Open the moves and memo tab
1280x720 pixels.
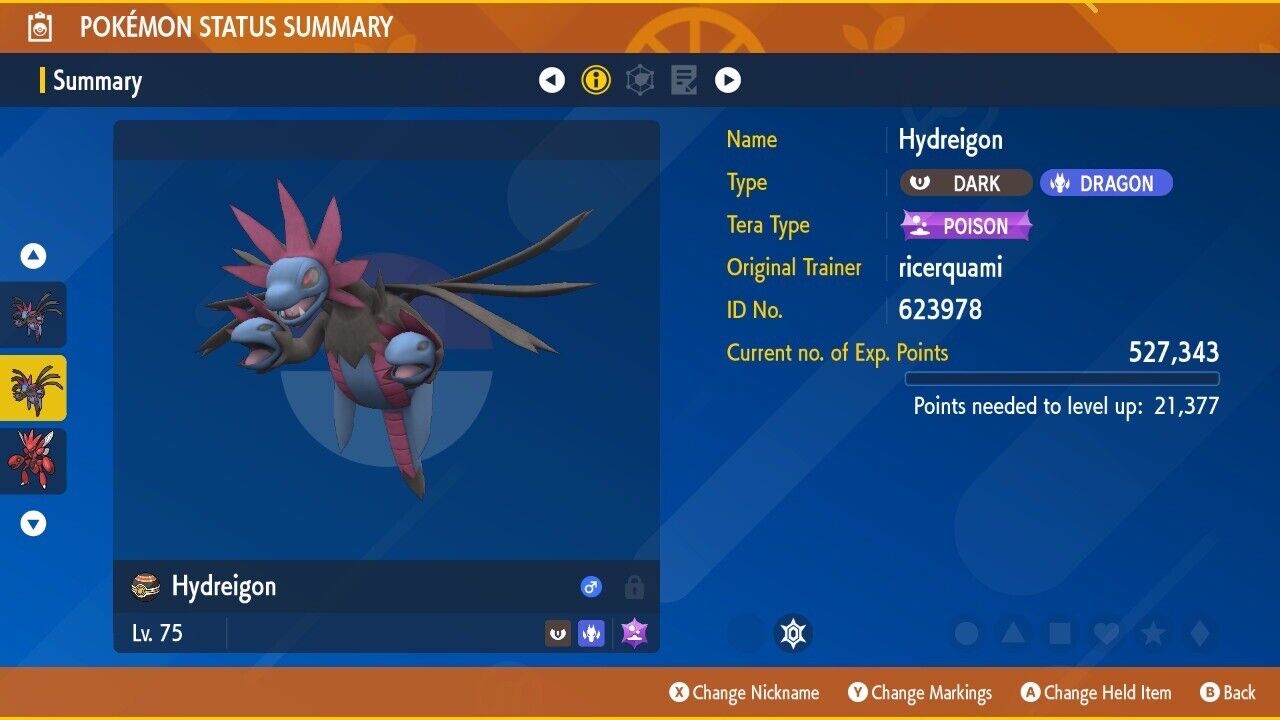click(684, 80)
